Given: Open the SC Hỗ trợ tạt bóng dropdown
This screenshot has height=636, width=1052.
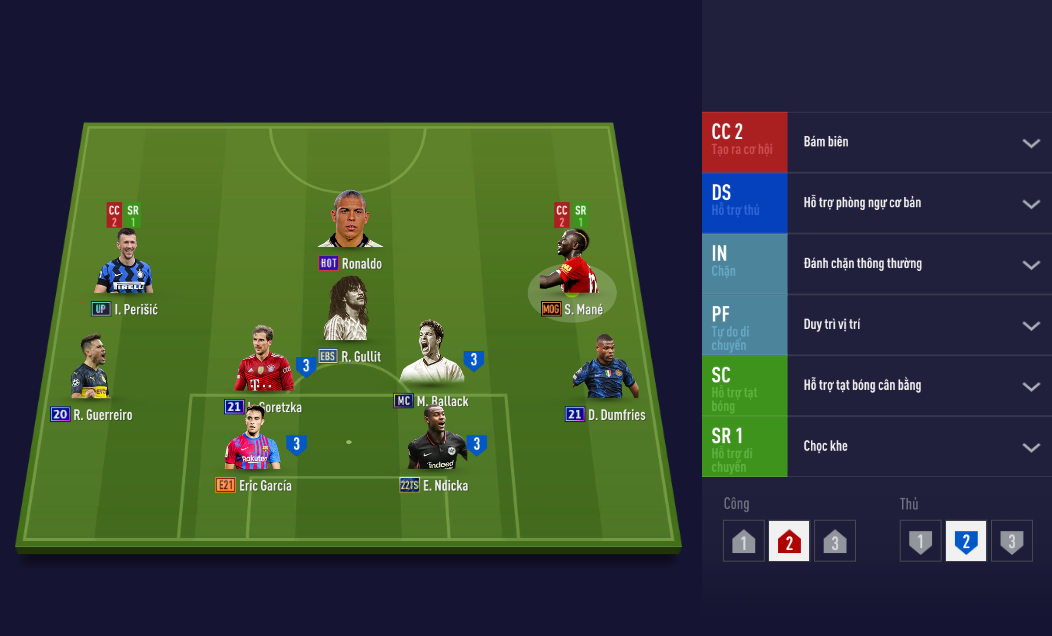Looking at the screenshot, I should [1031, 387].
